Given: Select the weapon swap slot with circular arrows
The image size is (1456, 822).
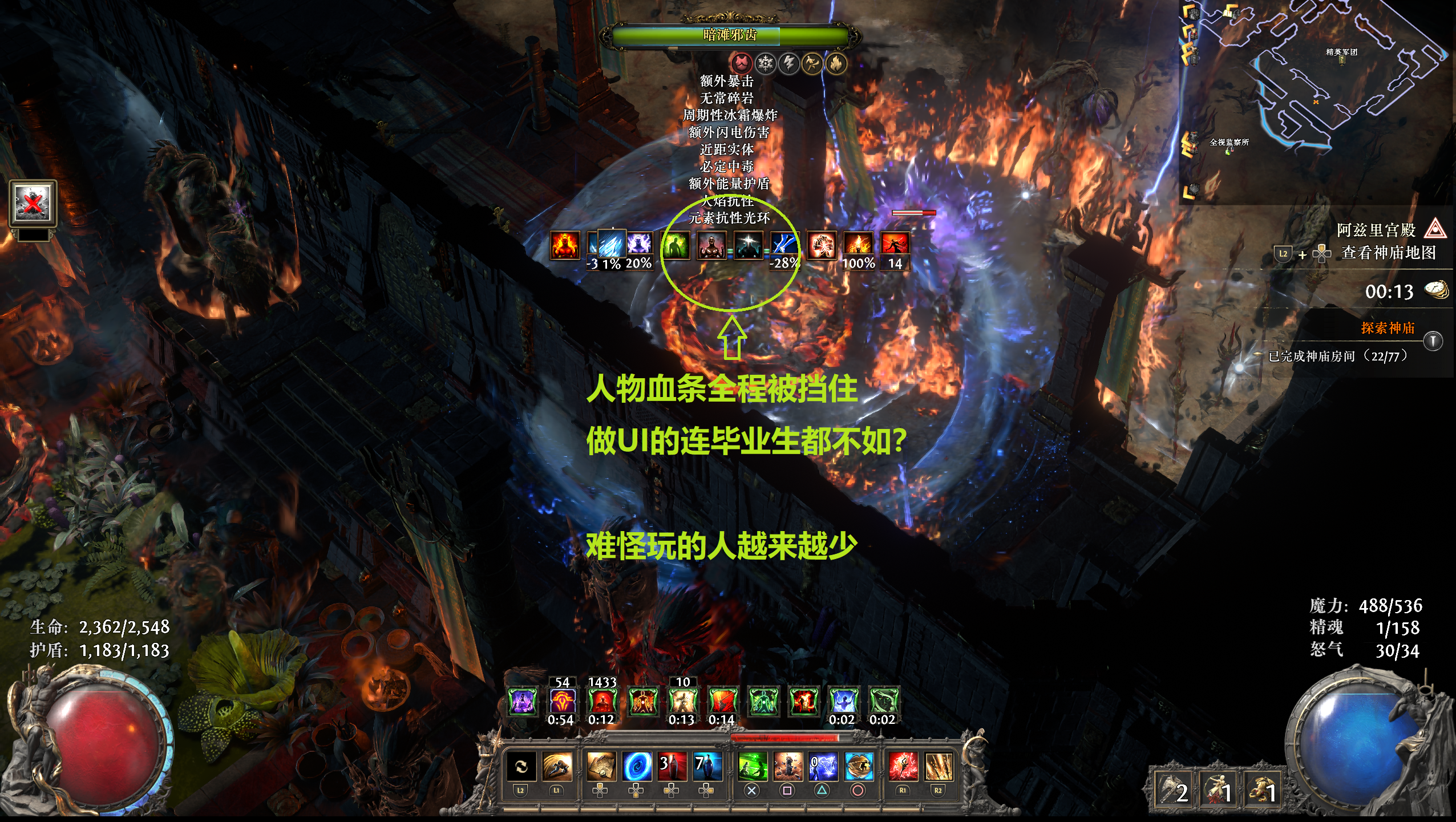Looking at the screenshot, I should pos(521,766).
